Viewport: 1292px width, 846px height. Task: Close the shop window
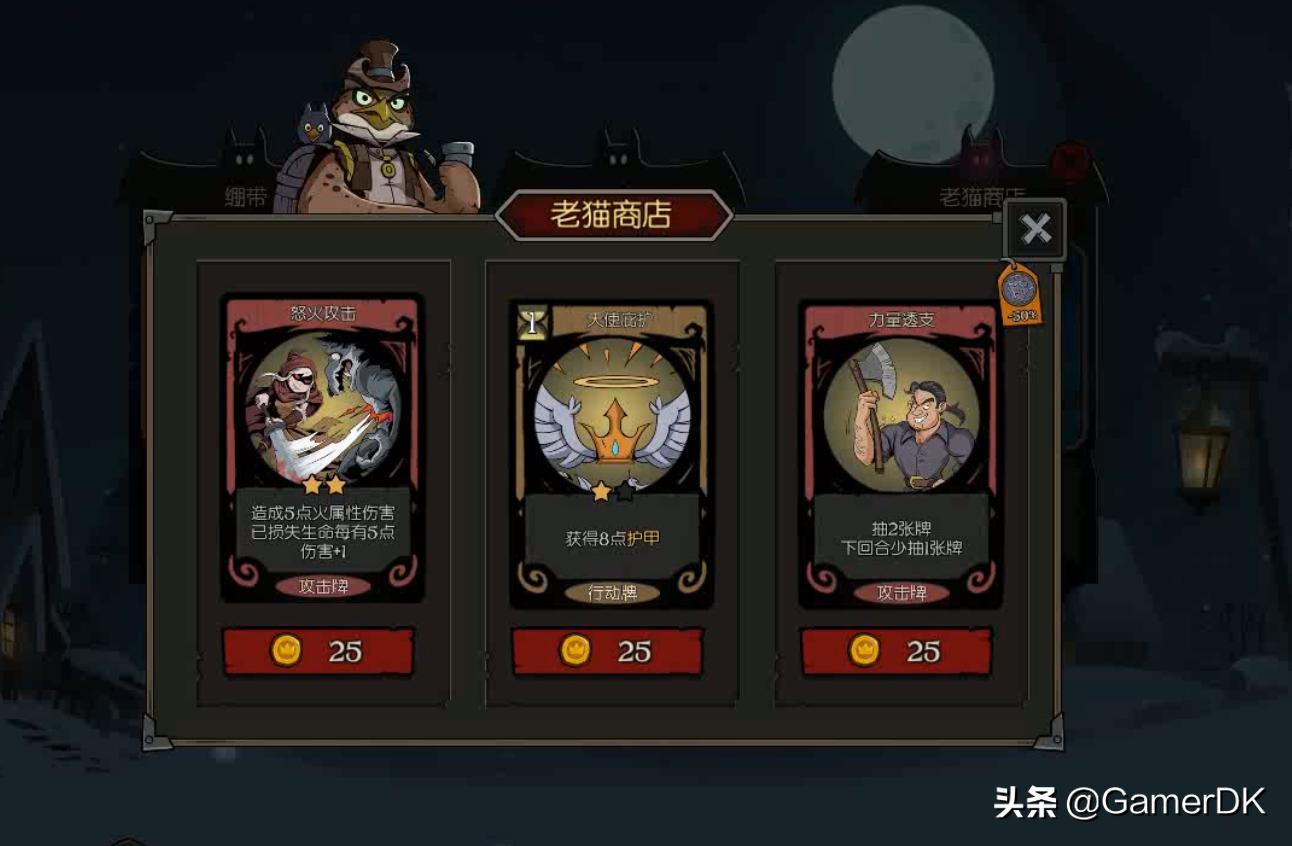click(1036, 228)
